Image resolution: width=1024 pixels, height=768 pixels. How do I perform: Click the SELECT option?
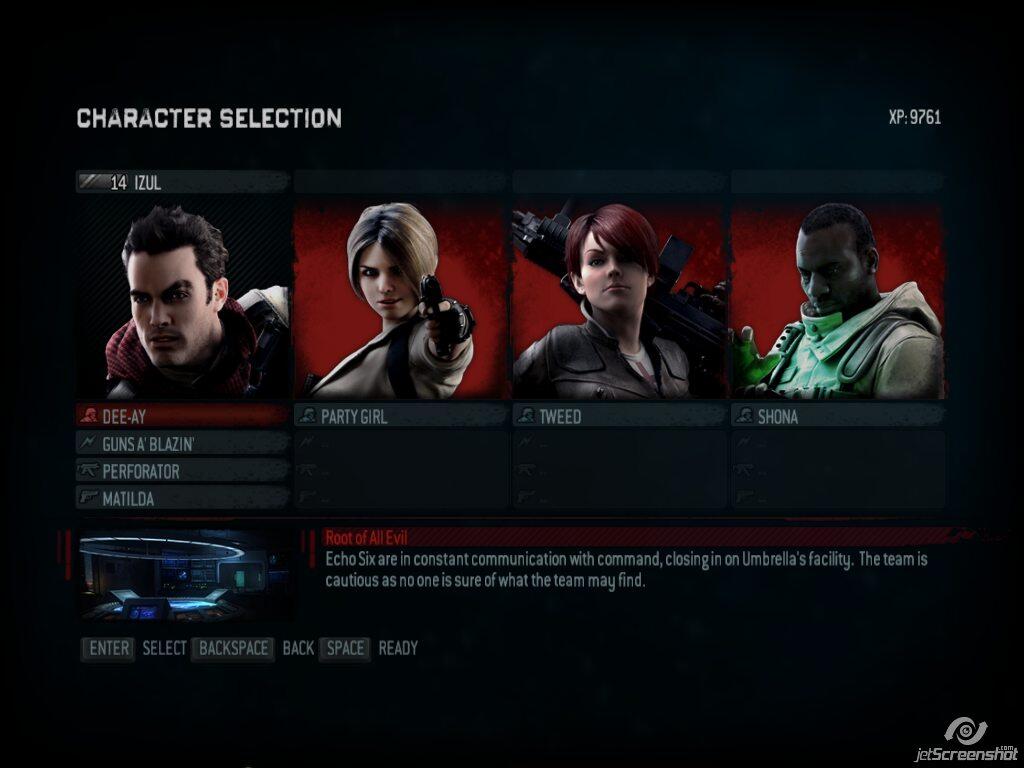point(164,648)
